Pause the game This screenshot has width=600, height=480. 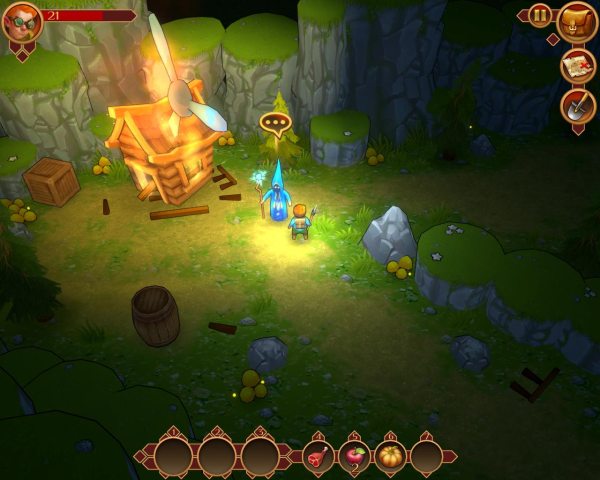point(540,15)
